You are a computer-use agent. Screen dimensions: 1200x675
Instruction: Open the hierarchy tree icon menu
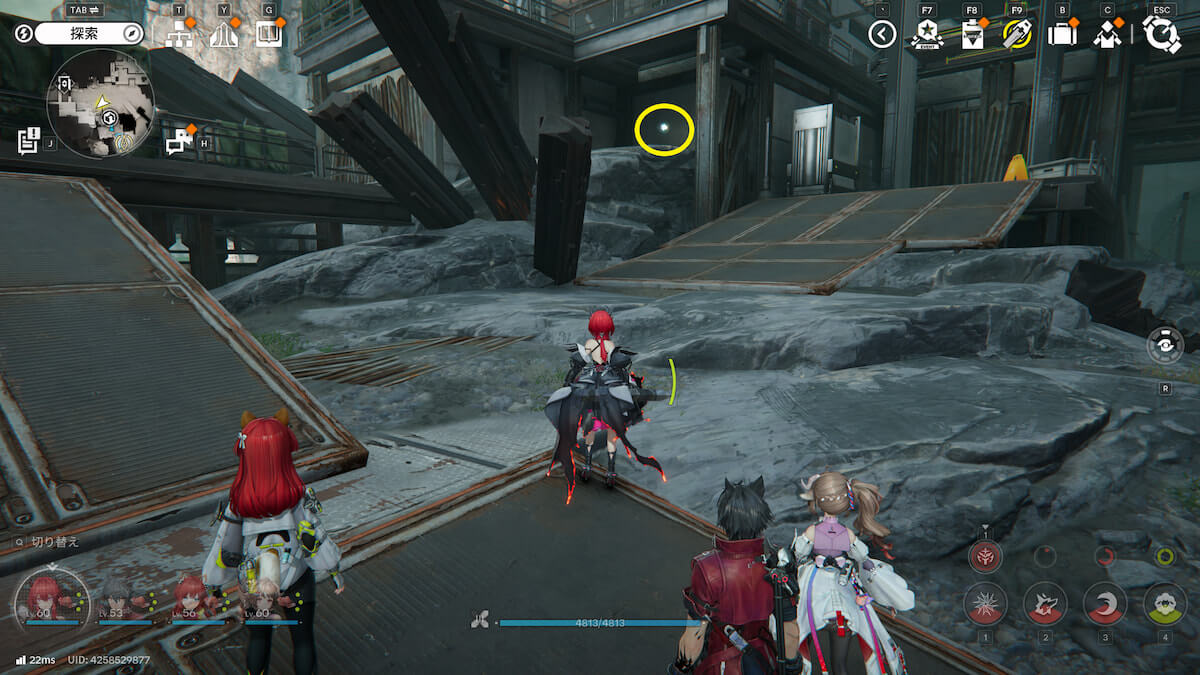tap(180, 35)
